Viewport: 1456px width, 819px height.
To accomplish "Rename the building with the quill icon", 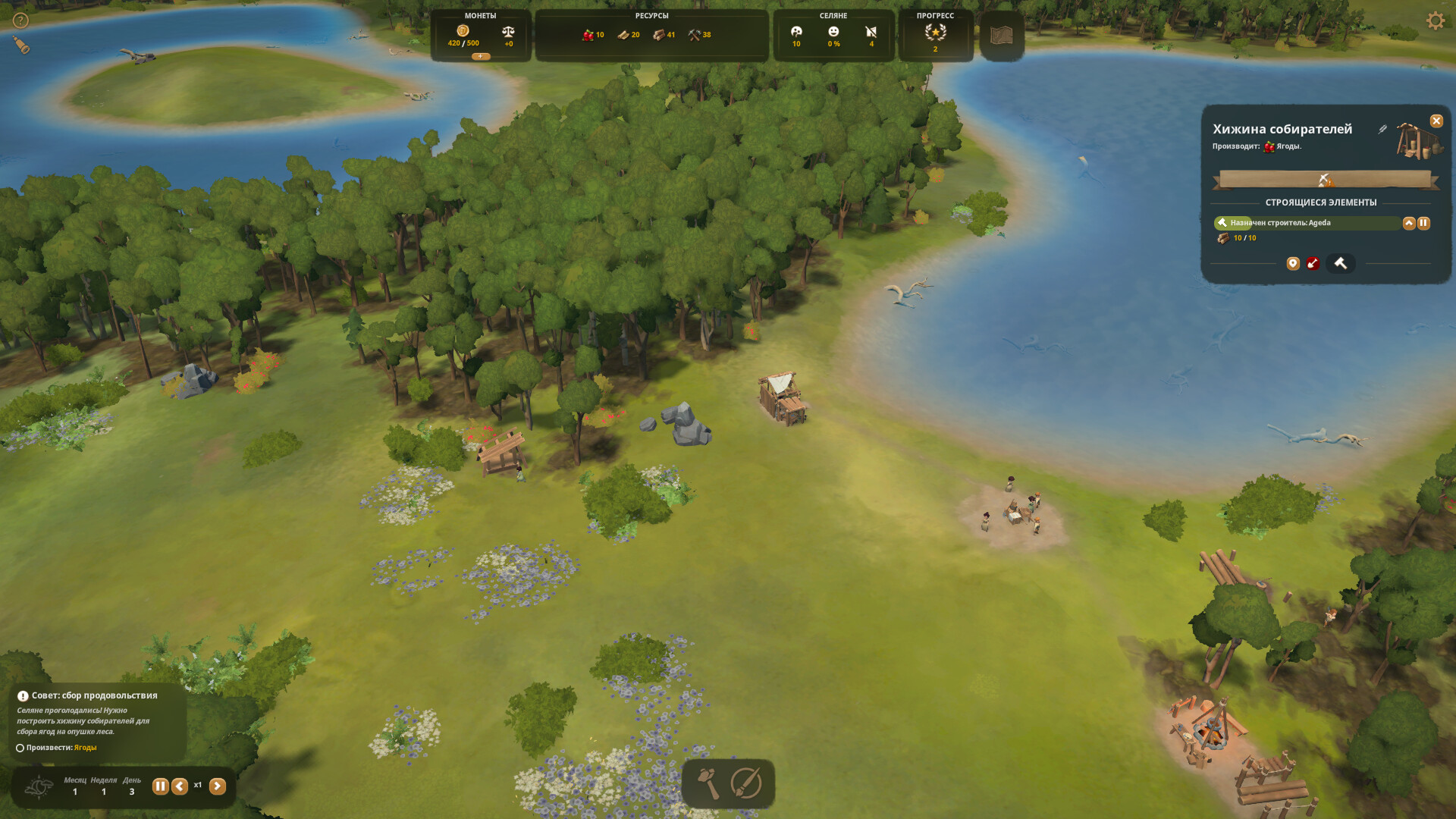I will click(1382, 130).
